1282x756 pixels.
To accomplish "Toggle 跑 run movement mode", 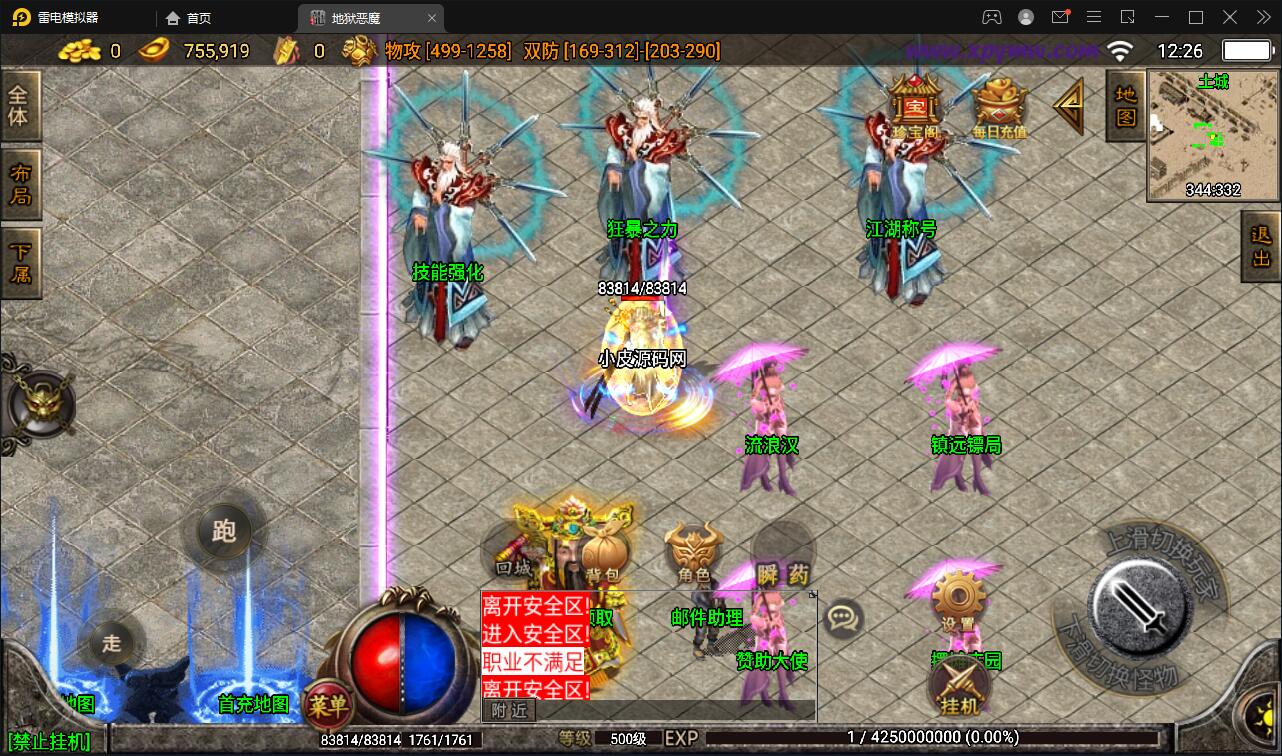I will [222, 533].
